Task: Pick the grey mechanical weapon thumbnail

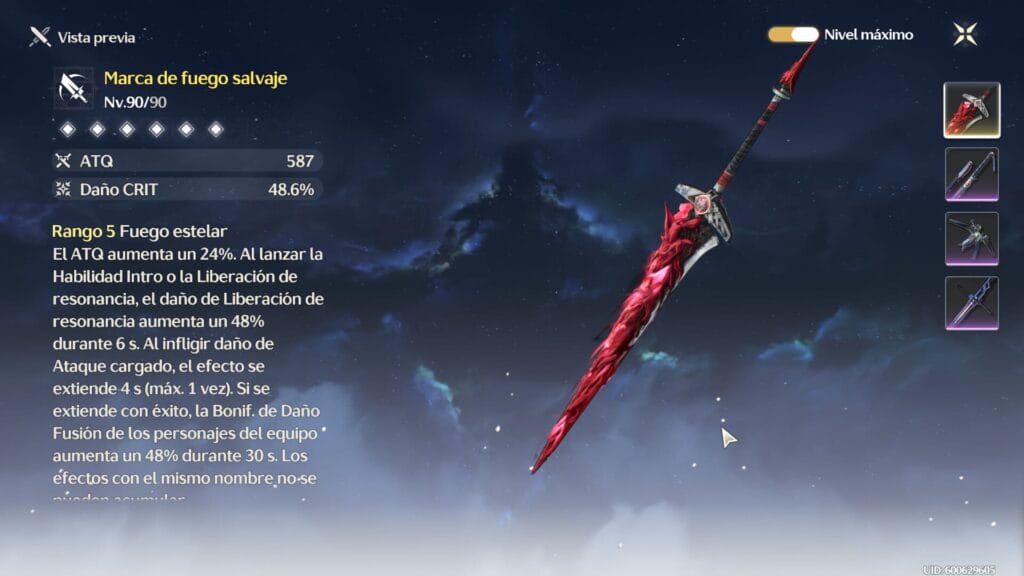Action: pyautogui.click(x=971, y=239)
